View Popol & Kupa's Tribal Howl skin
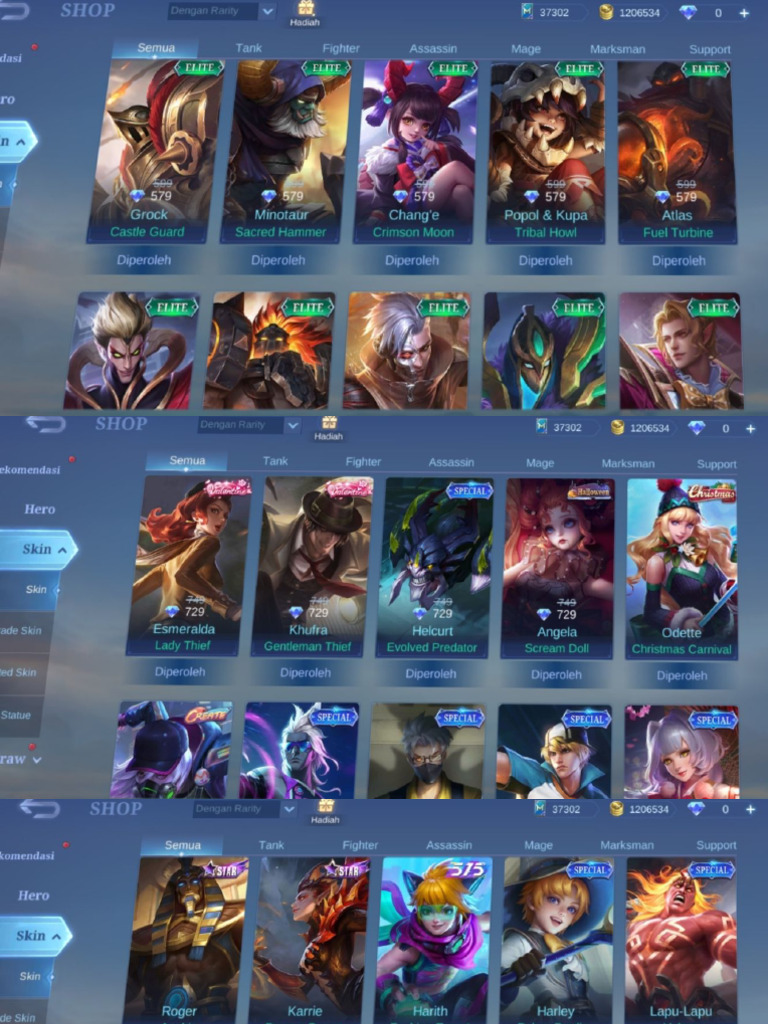Screen dimensions: 768x1024 pos(546,150)
